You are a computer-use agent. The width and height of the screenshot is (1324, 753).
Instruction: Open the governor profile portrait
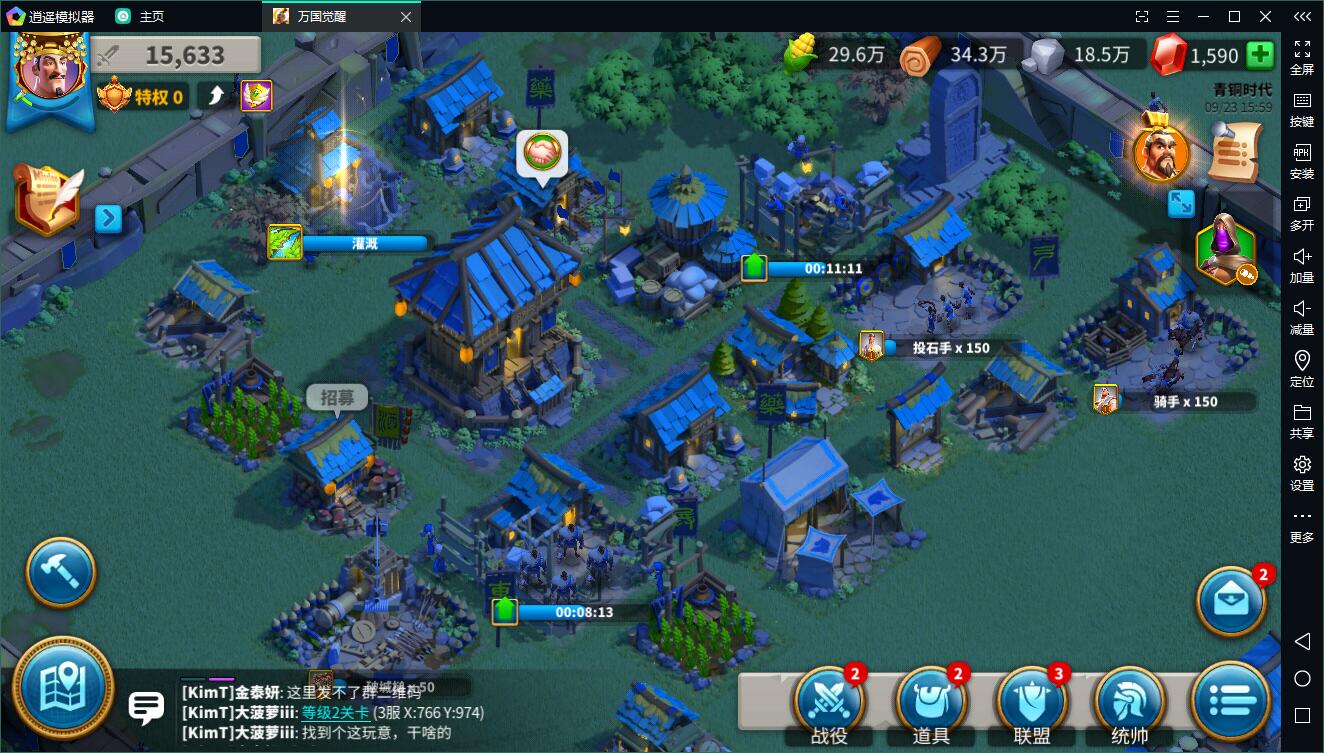(48, 72)
